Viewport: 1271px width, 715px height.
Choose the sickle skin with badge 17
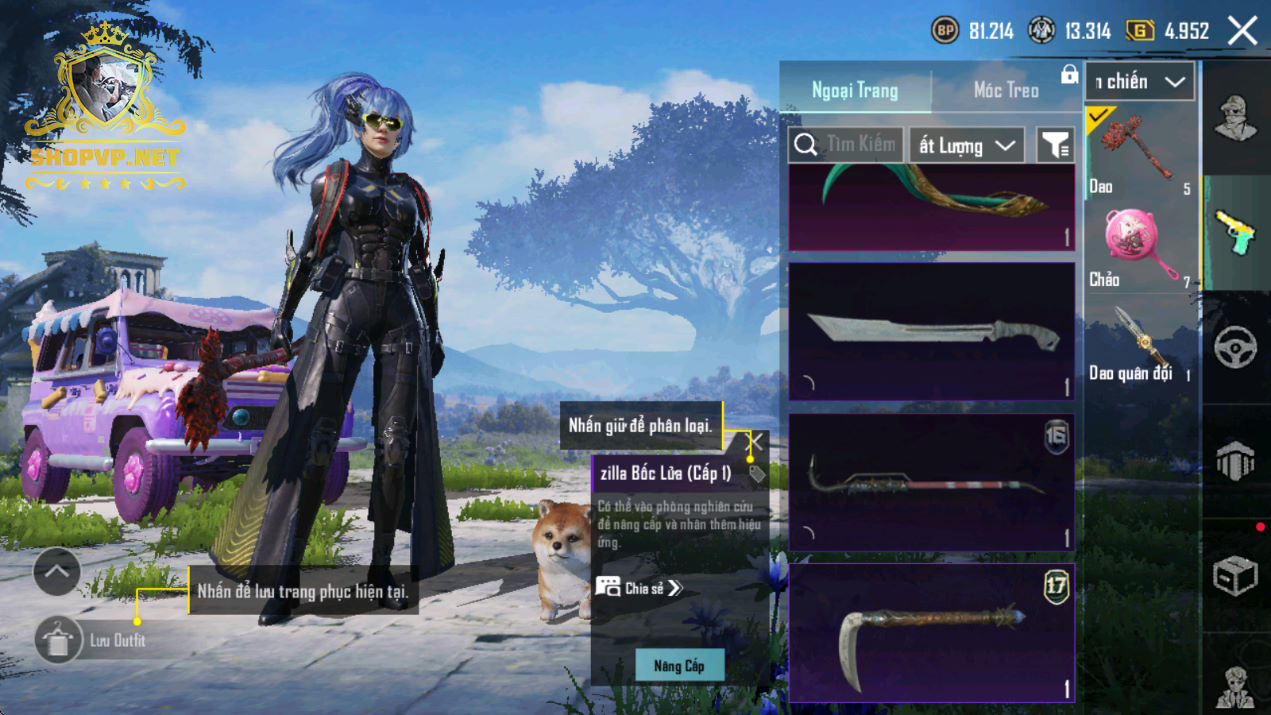pyautogui.click(x=932, y=632)
